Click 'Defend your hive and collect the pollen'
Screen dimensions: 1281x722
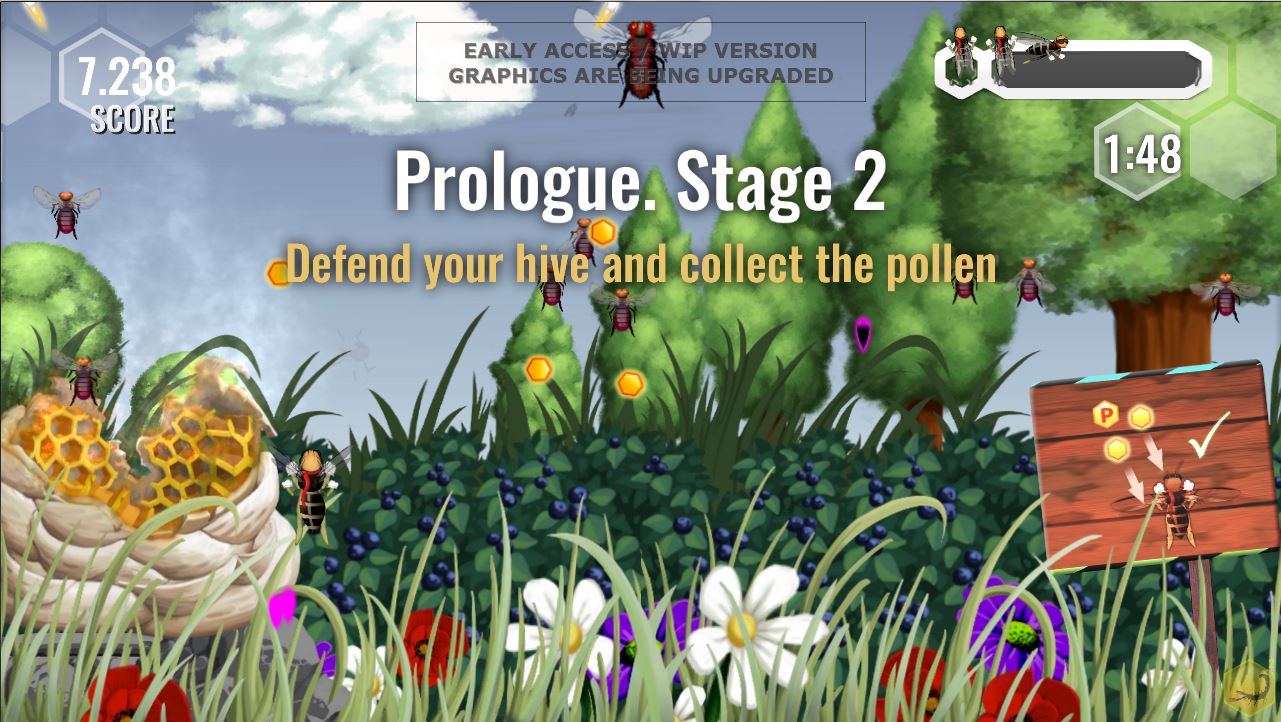coord(641,264)
